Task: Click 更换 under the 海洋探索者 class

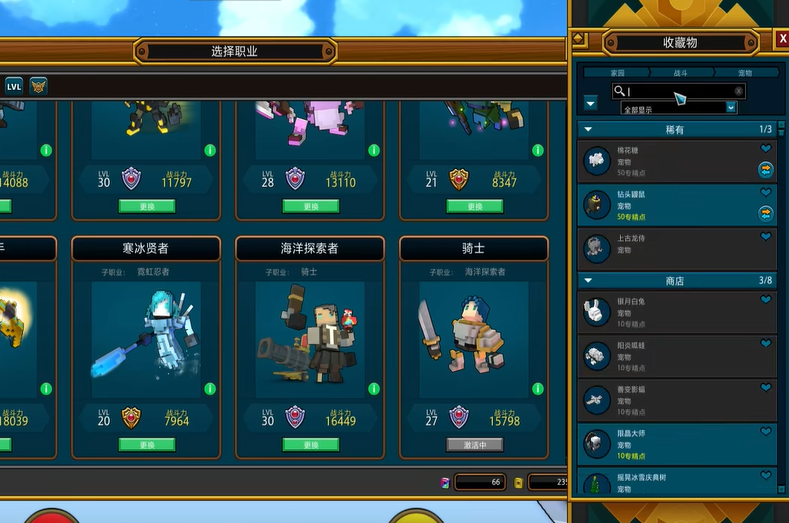Action: click(x=310, y=445)
